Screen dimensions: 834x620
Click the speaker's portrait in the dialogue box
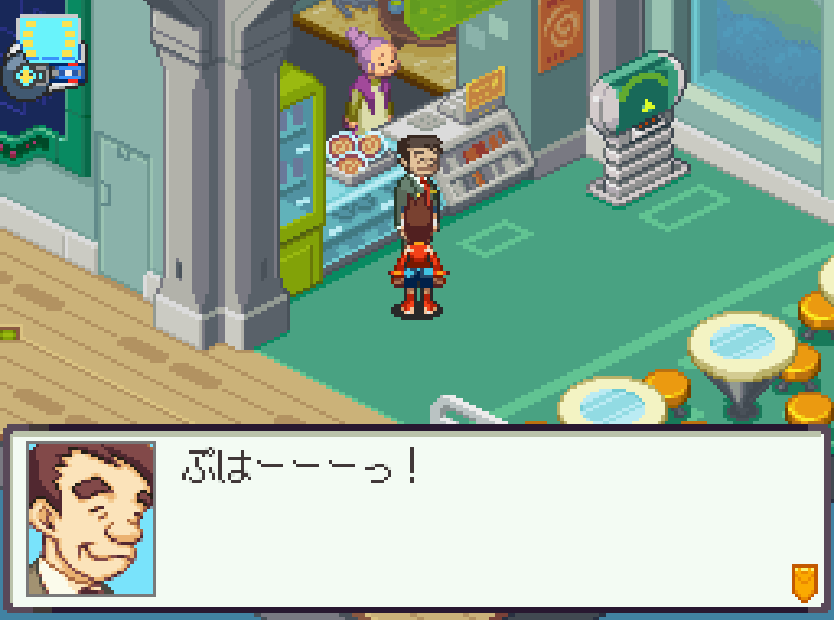91,519
